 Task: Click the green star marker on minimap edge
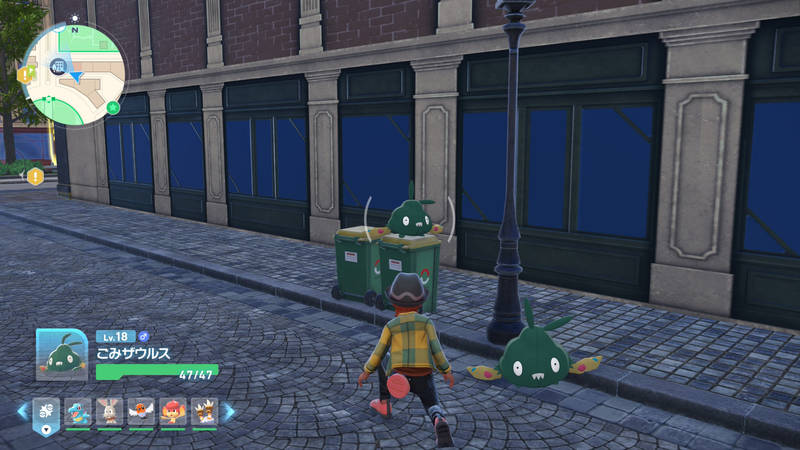coord(113,106)
